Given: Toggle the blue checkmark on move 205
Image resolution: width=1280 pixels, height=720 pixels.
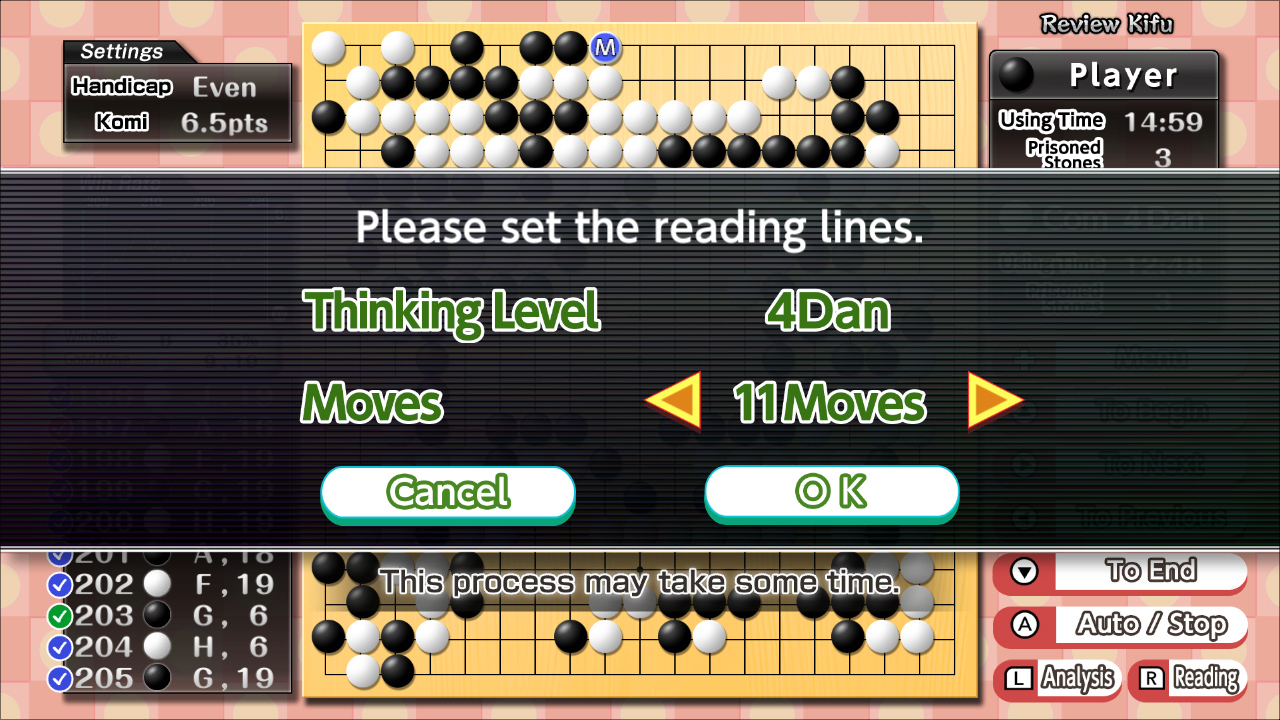Looking at the screenshot, I should [59, 678].
